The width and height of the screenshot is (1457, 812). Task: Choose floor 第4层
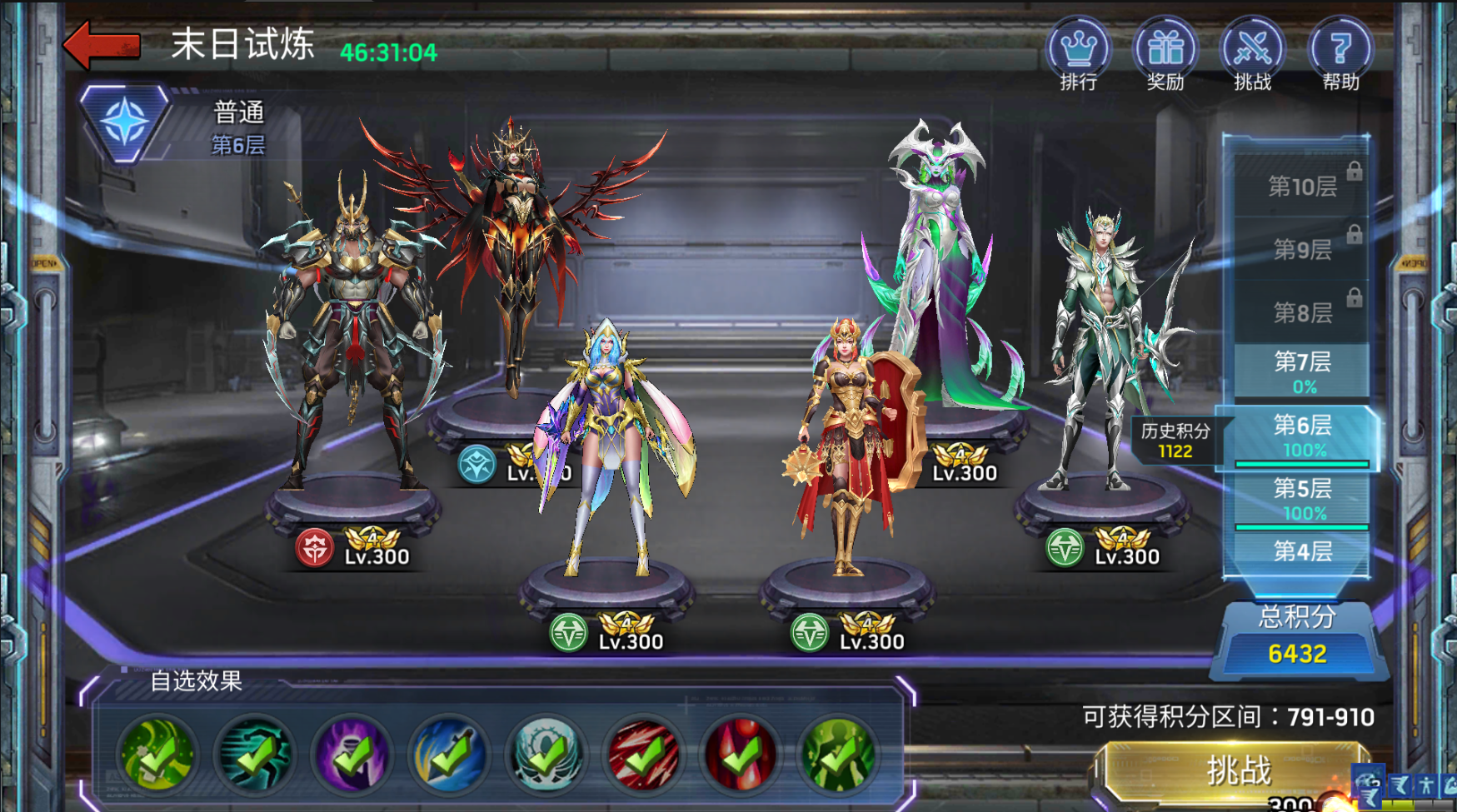(1302, 551)
